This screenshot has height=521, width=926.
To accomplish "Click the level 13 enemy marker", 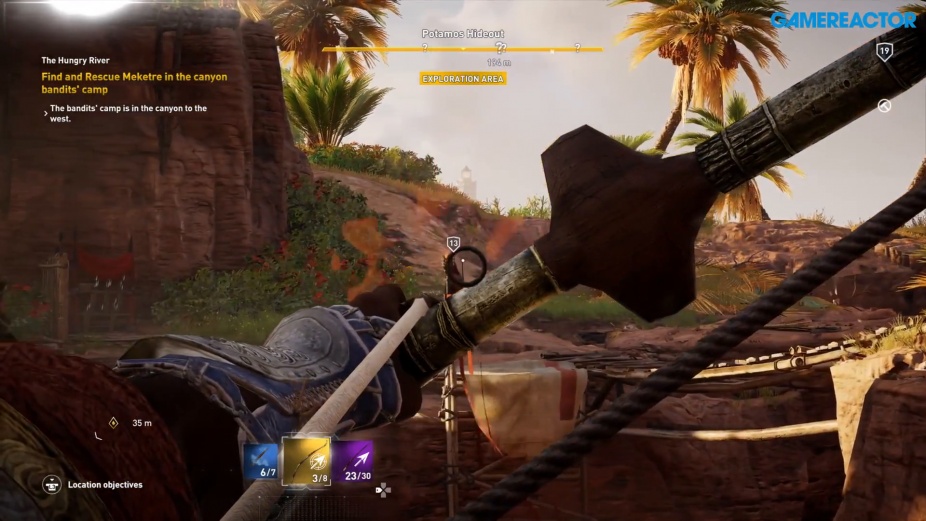I will coord(453,243).
